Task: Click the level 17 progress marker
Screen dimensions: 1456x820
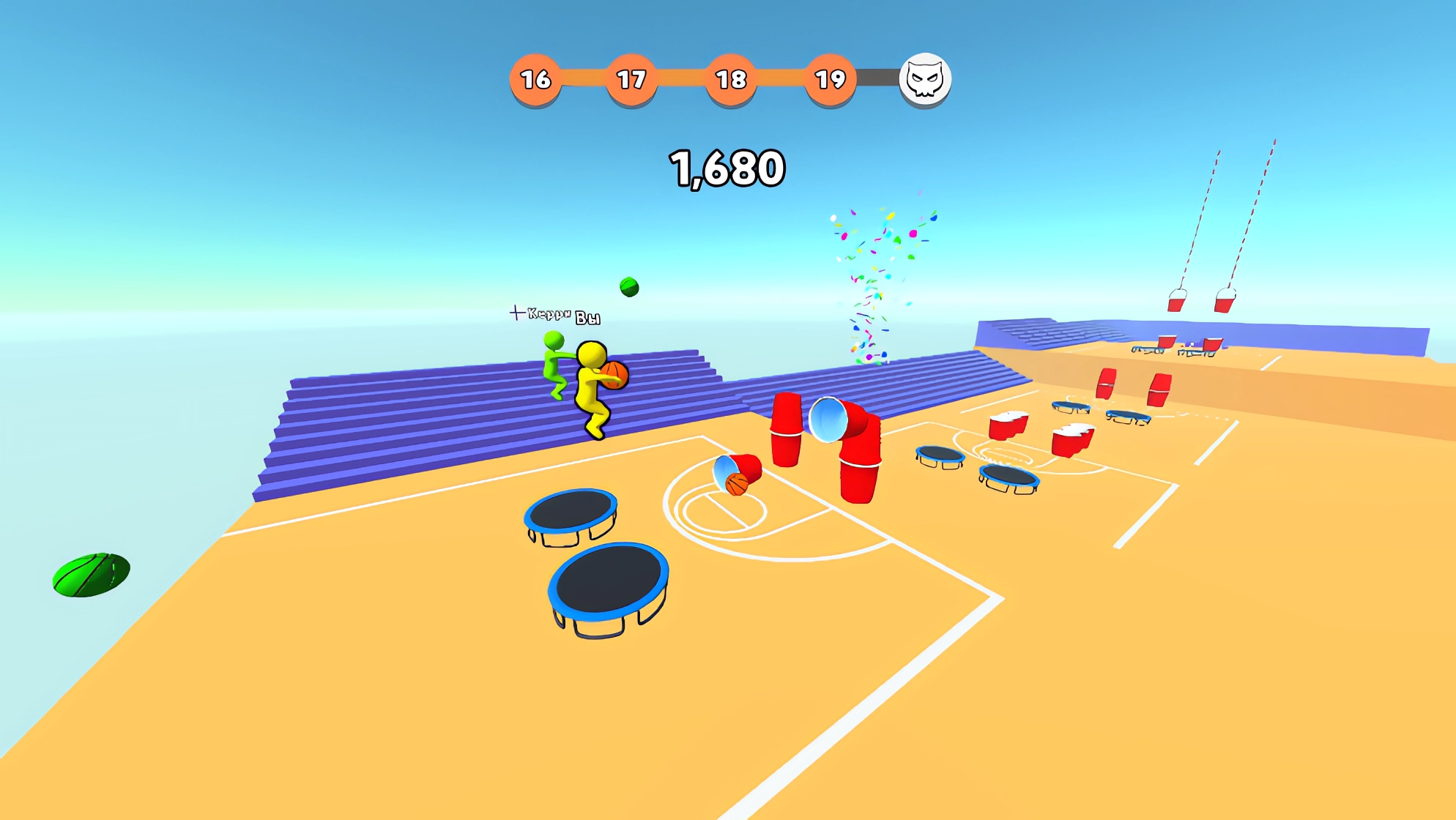Action: (x=633, y=79)
